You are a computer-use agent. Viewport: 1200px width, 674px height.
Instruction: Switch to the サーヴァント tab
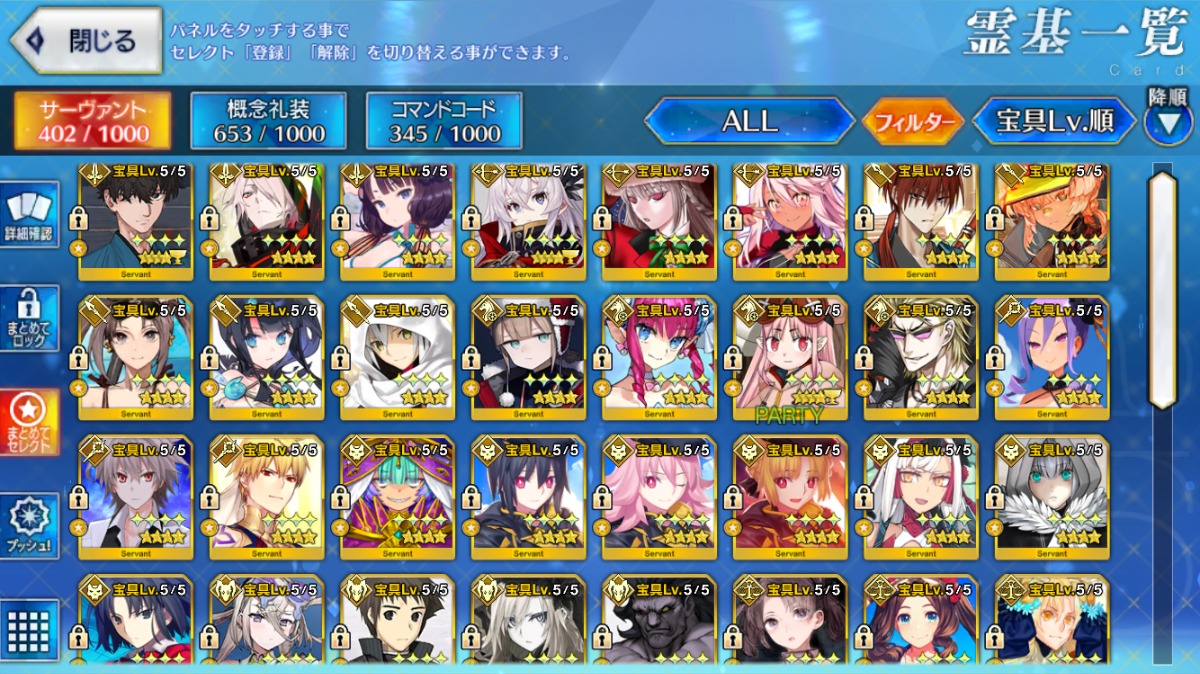tap(92, 122)
